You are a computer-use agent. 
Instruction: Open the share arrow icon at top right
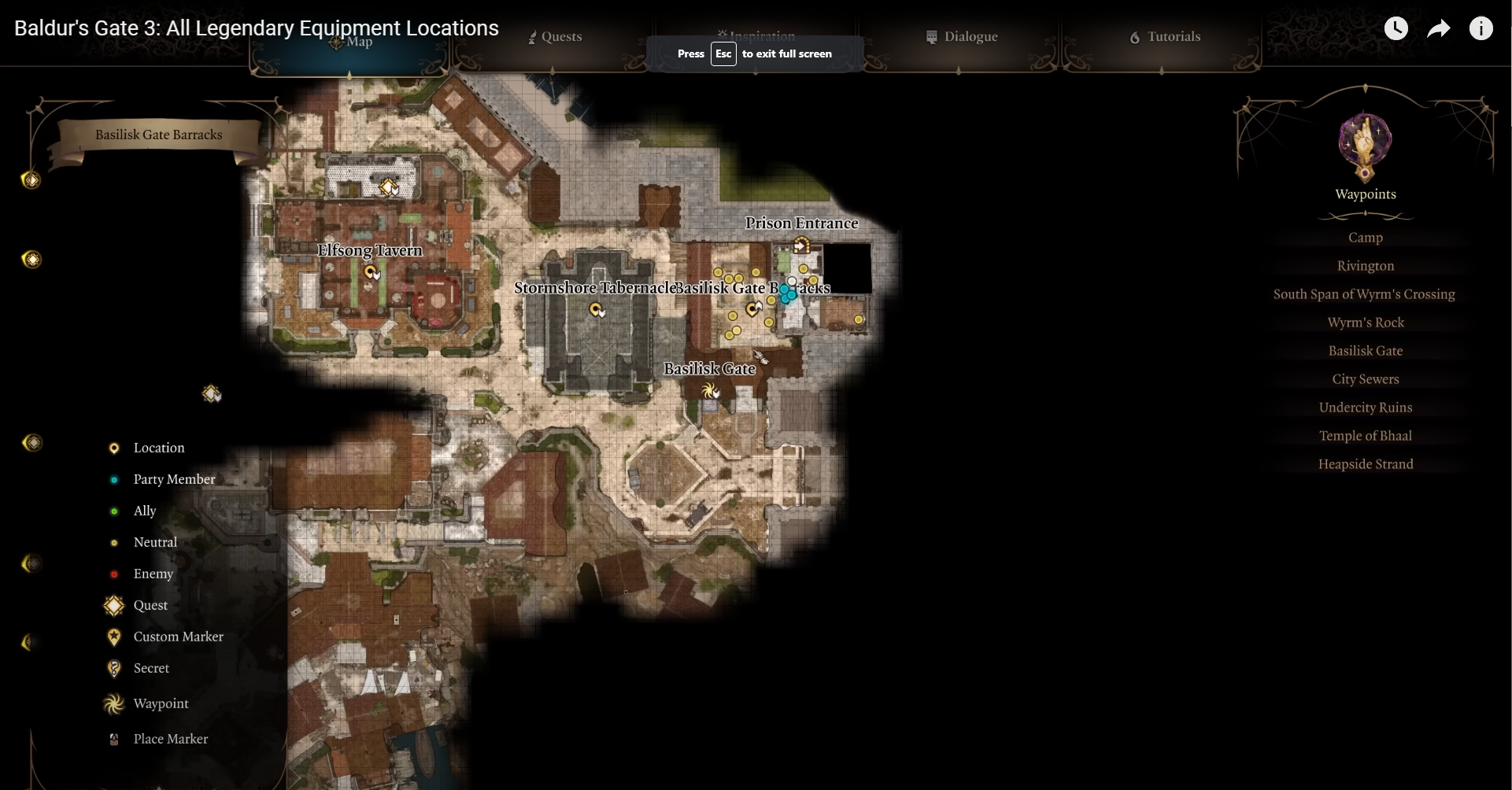(1440, 28)
